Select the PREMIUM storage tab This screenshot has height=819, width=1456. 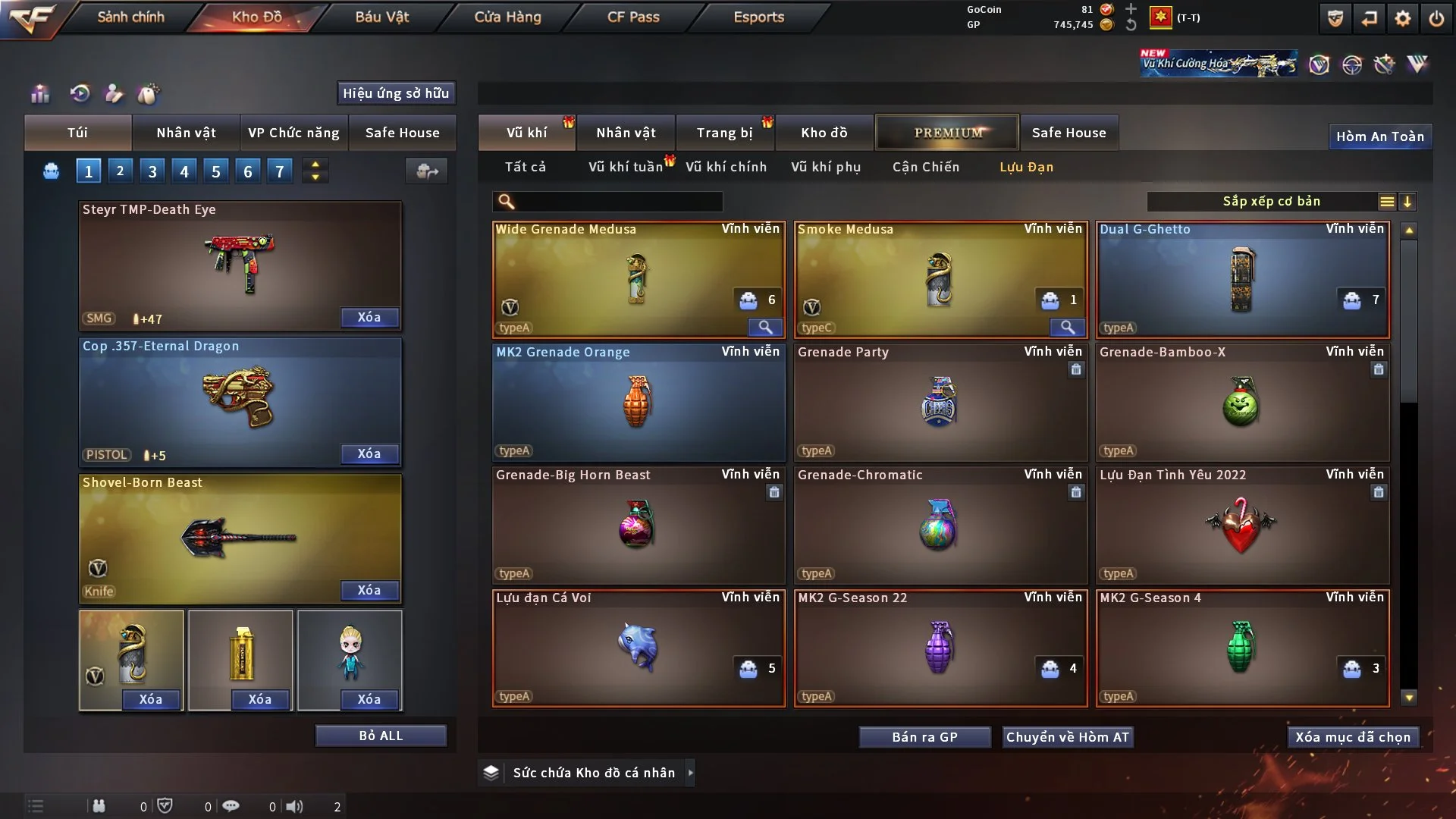coord(947,133)
